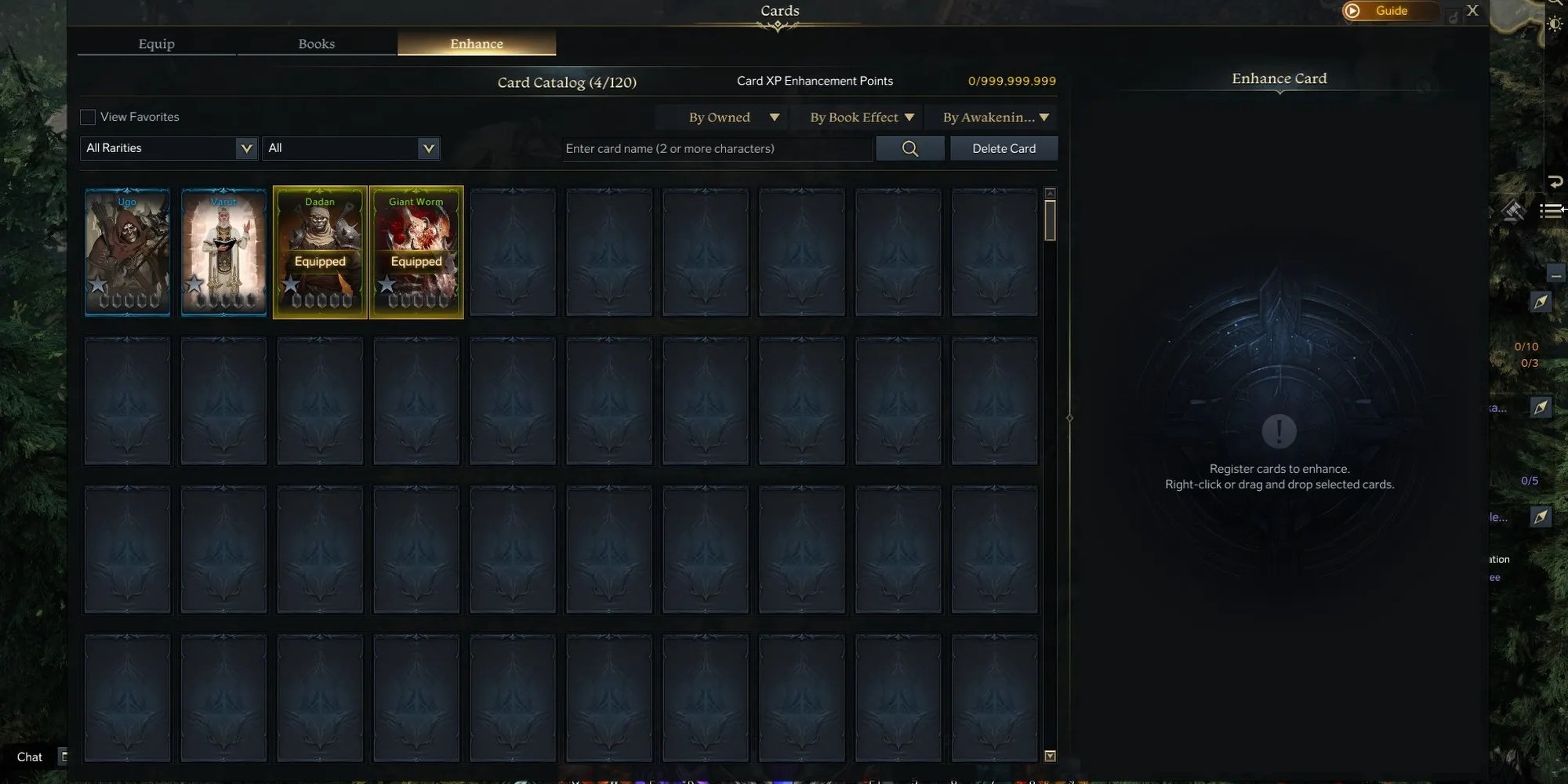Click the search magnifier beside the card name field
The image size is (1568, 784).
[909, 148]
